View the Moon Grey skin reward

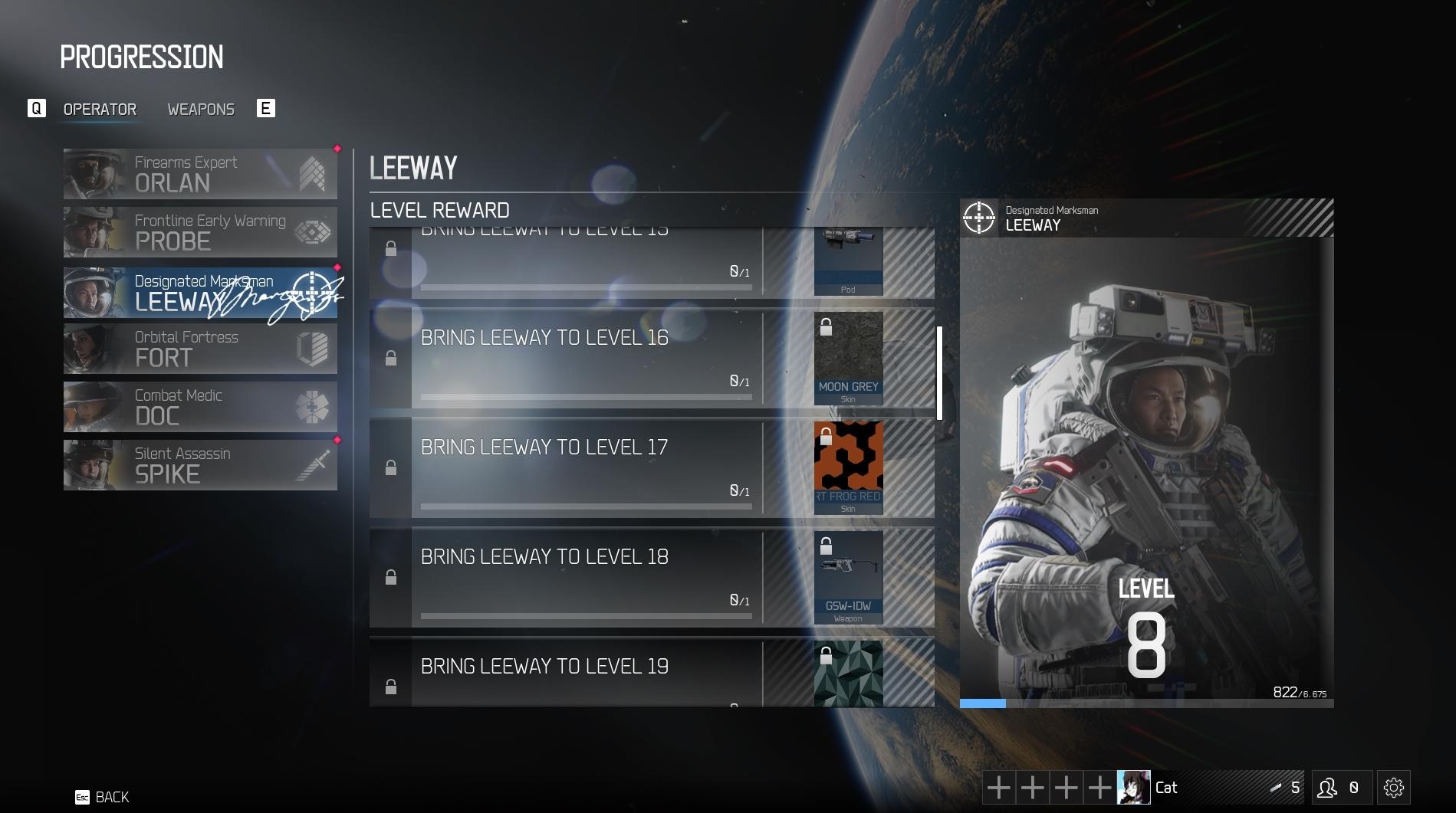(x=848, y=359)
